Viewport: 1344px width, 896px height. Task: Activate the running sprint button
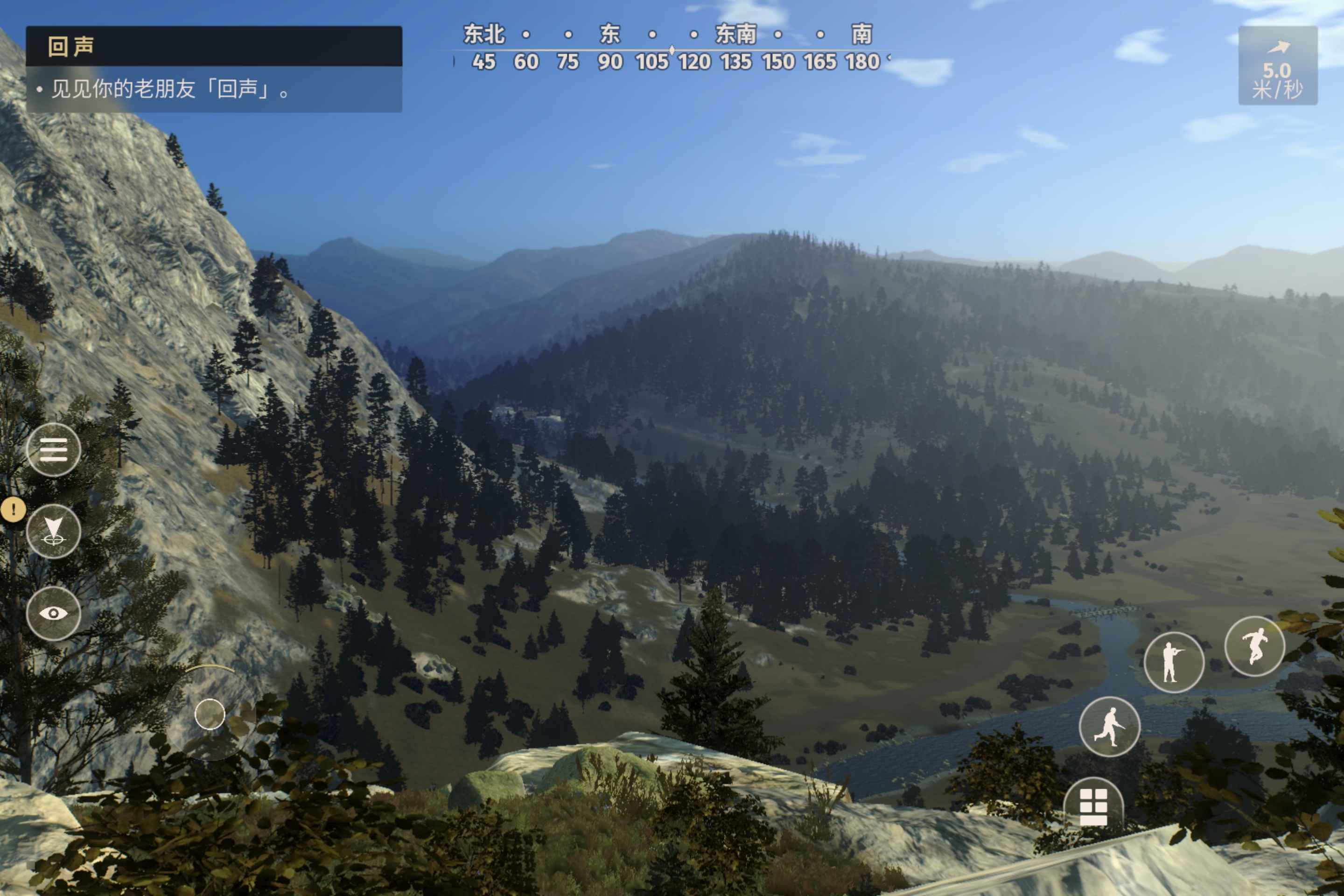pos(1109,726)
